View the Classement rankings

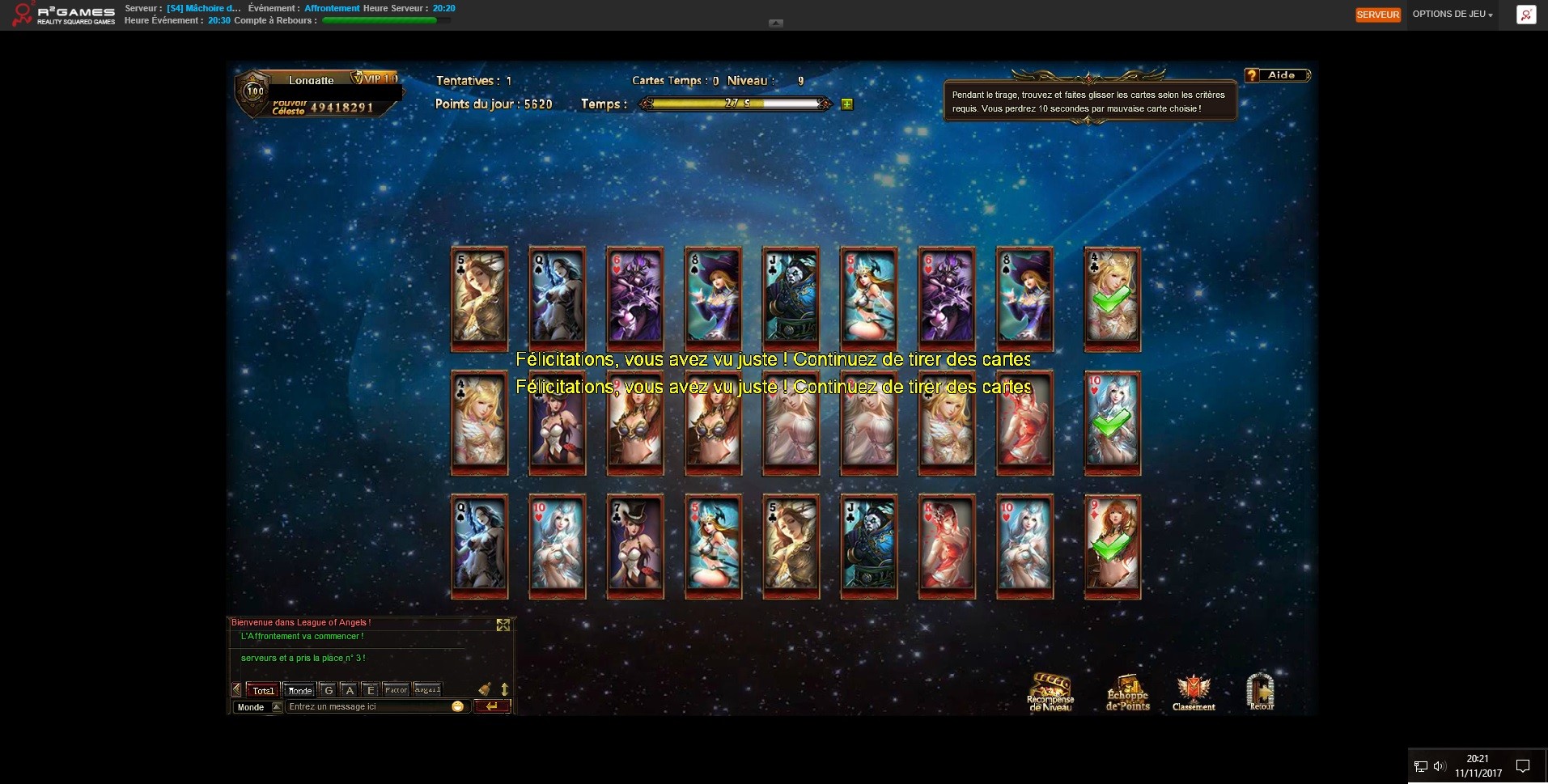click(x=1194, y=692)
